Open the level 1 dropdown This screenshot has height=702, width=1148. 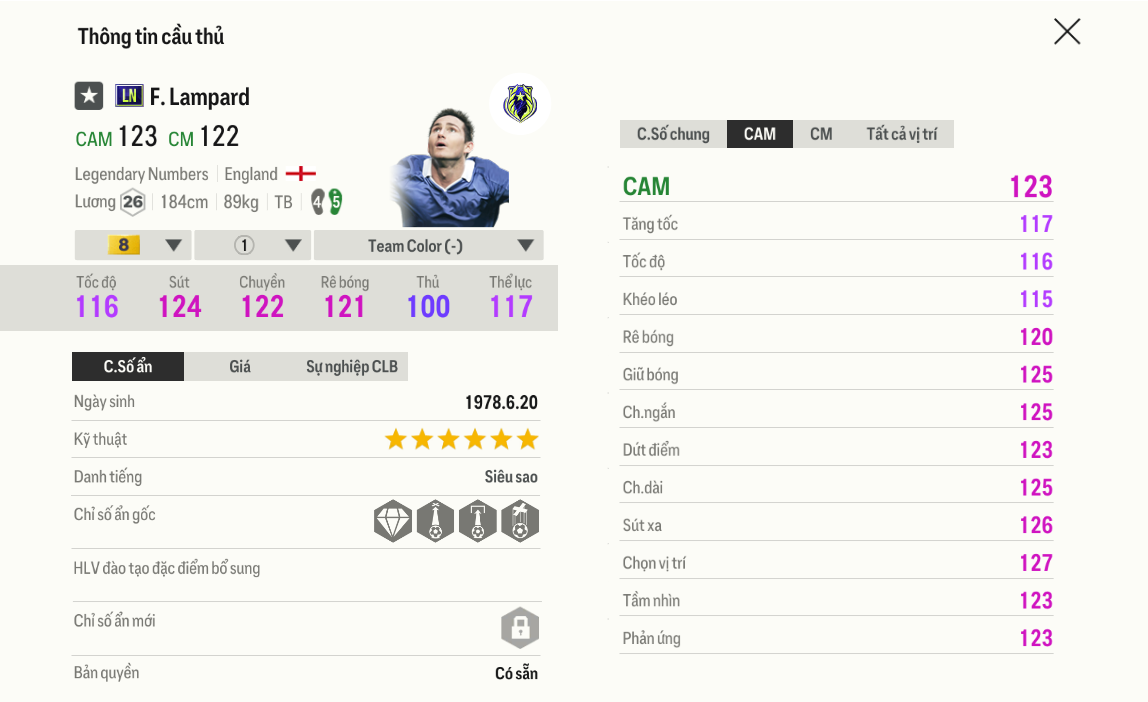pyautogui.click(x=253, y=245)
